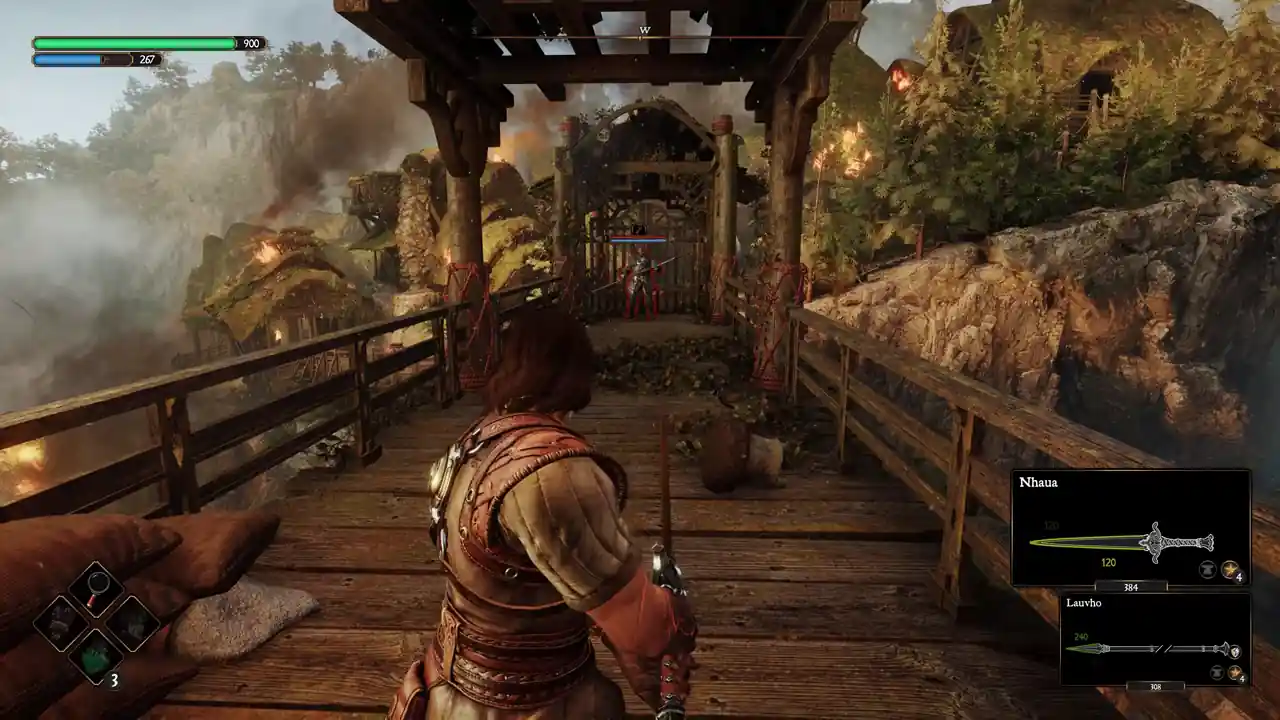Click the gold star icon on Lauvho panel
Screen dimensions: 1280x720
(1234, 673)
